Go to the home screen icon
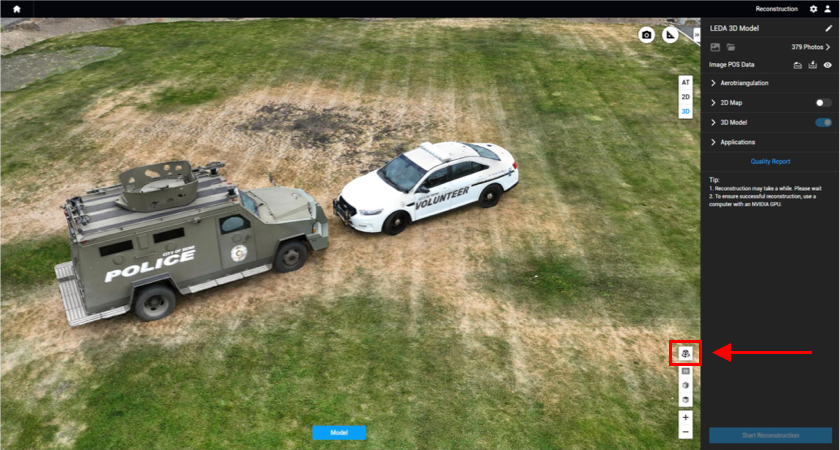 [16, 9]
